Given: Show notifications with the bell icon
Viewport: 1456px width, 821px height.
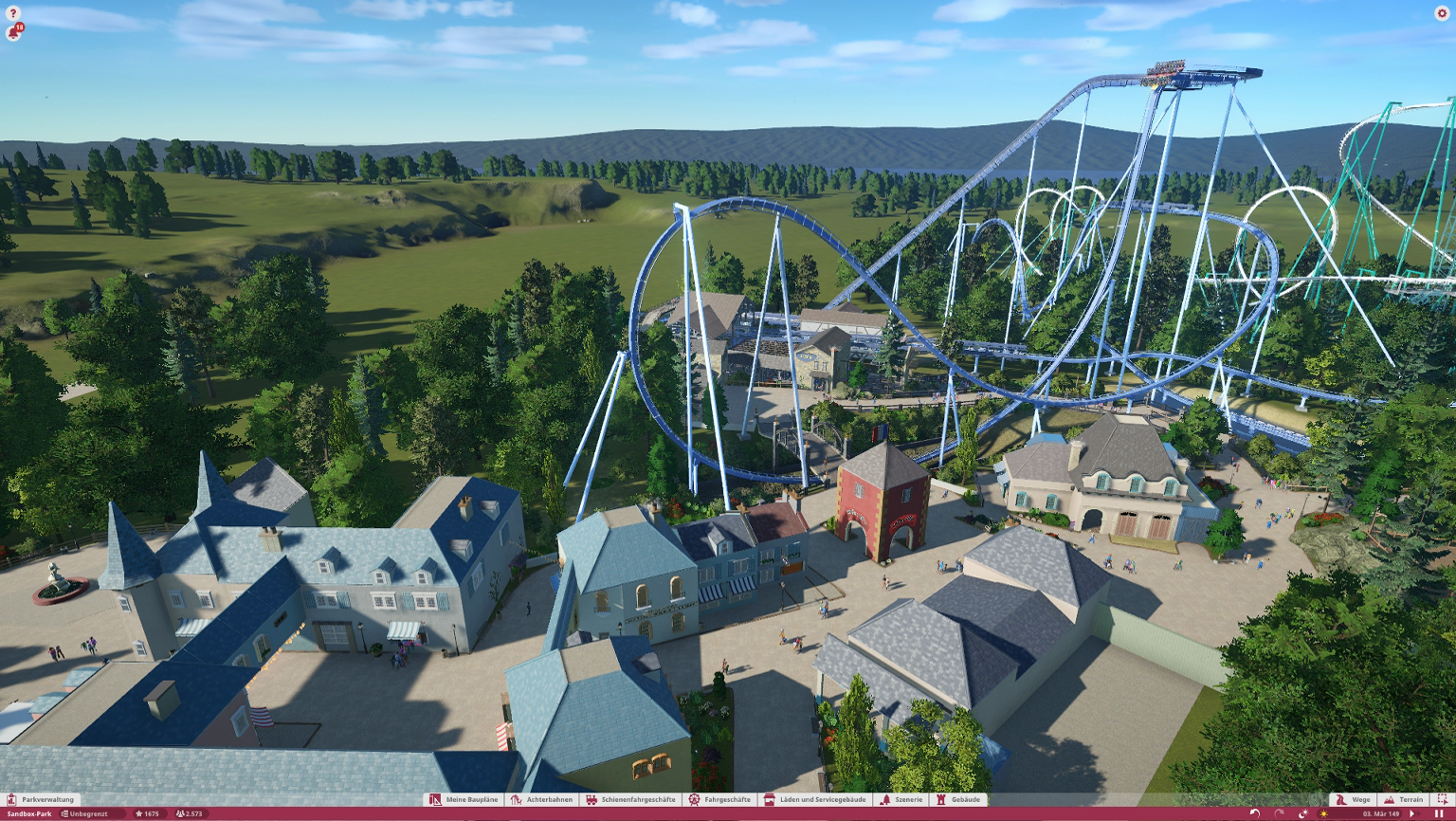Looking at the screenshot, I should [x=13, y=33].
